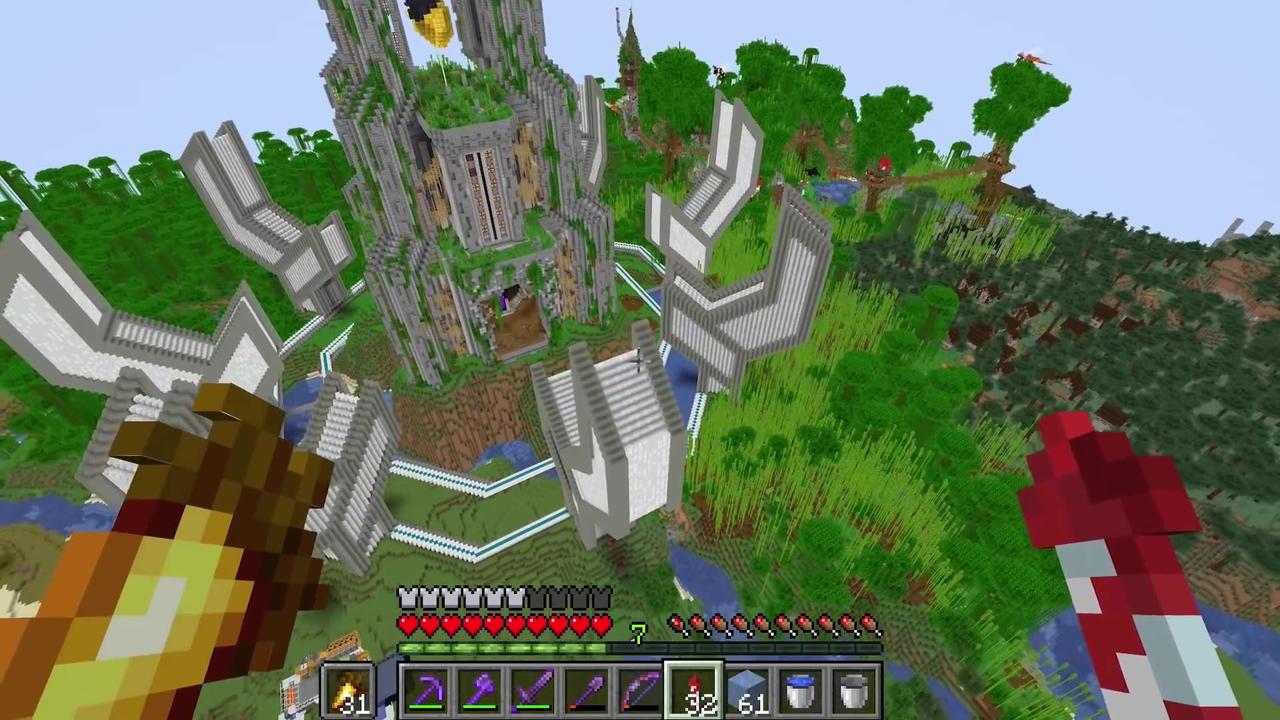Click the first heart of the health bar
The width and height of the screenshot is (1280, 720).
[x=408, y=624]
